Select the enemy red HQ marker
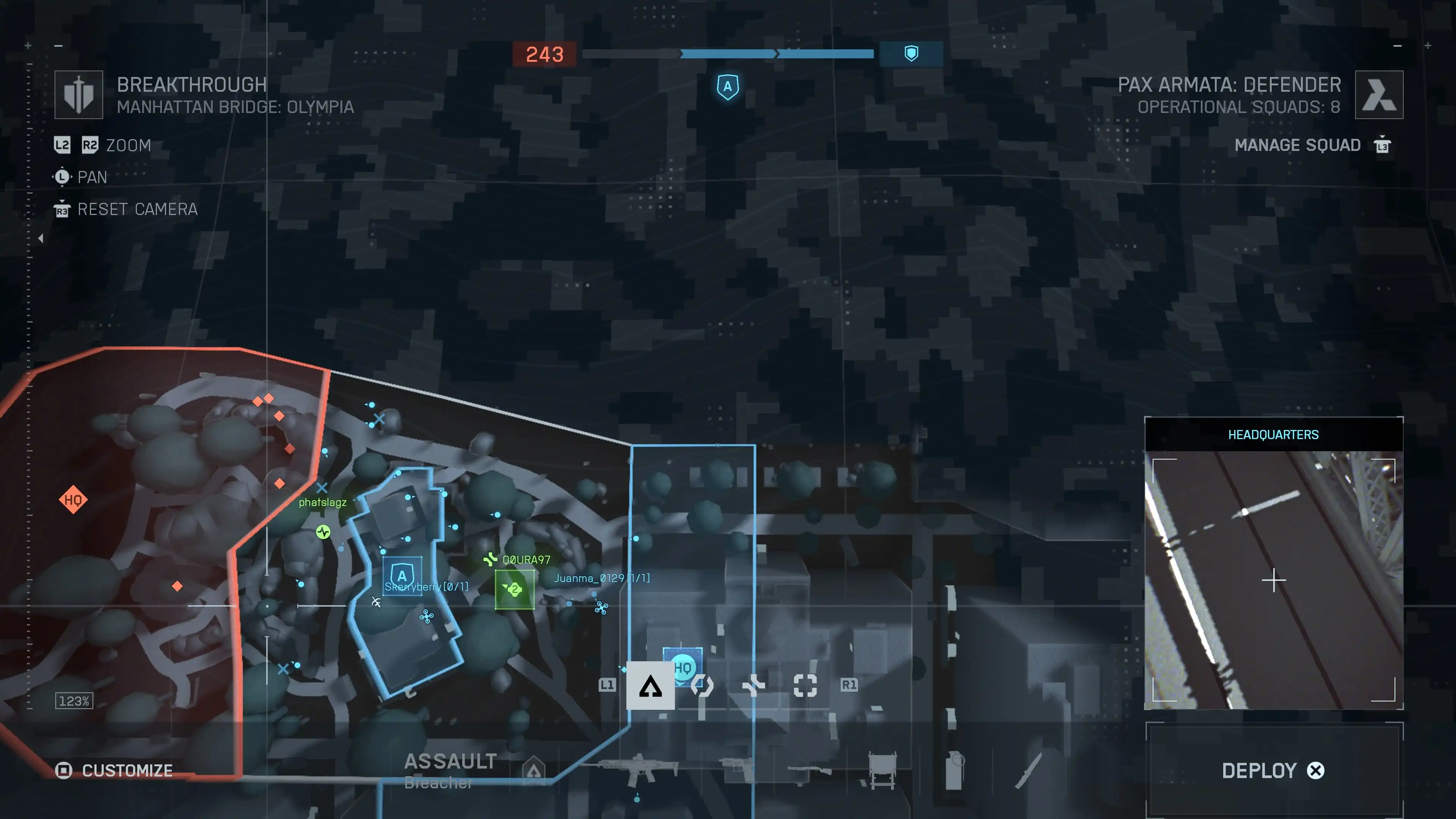Viewport: 1456px width, 819px height. 73,500
